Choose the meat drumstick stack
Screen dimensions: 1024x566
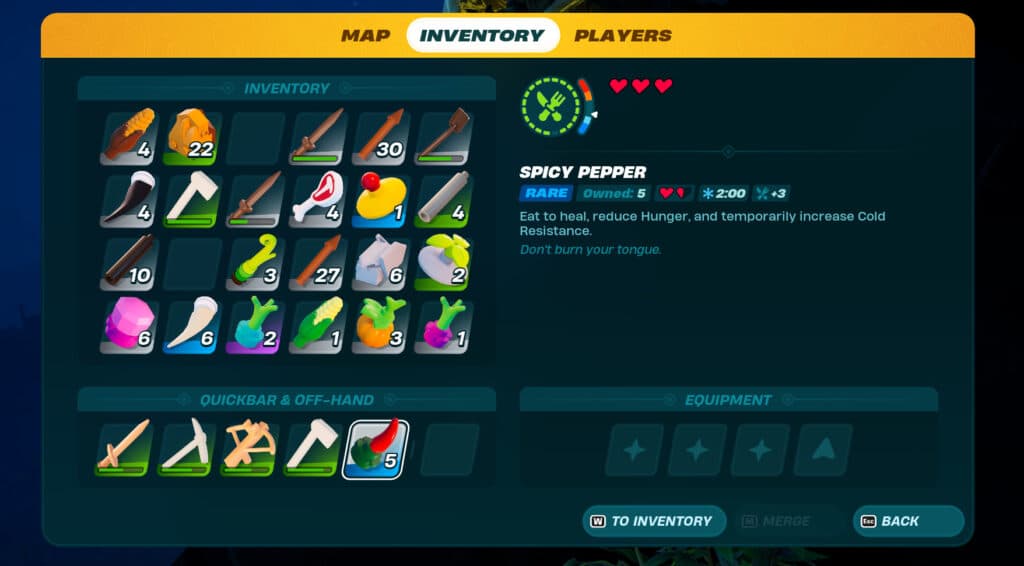click(x=317, y=200)
